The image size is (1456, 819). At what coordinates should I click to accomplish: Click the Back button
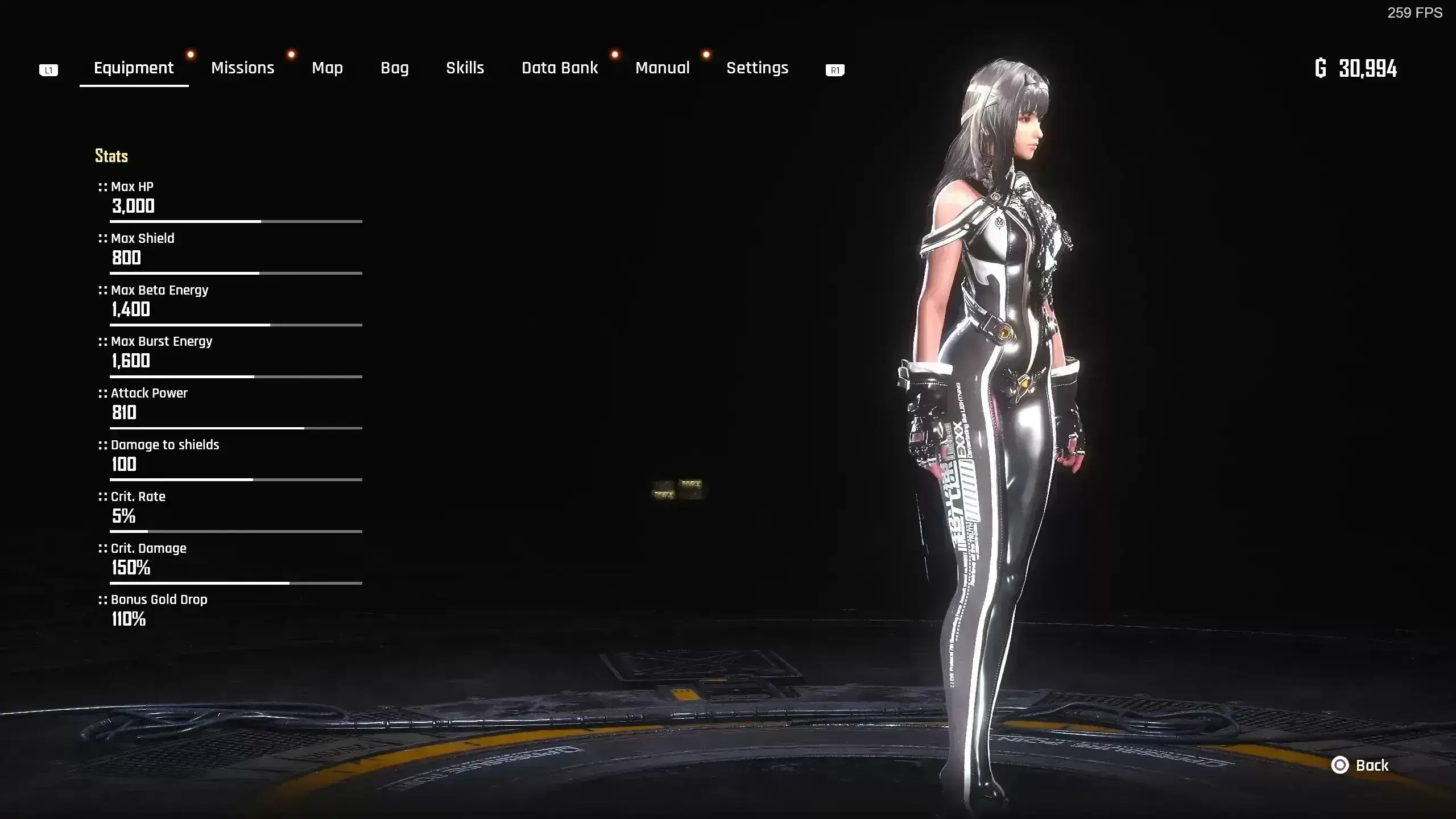(x=1360, y=766)
